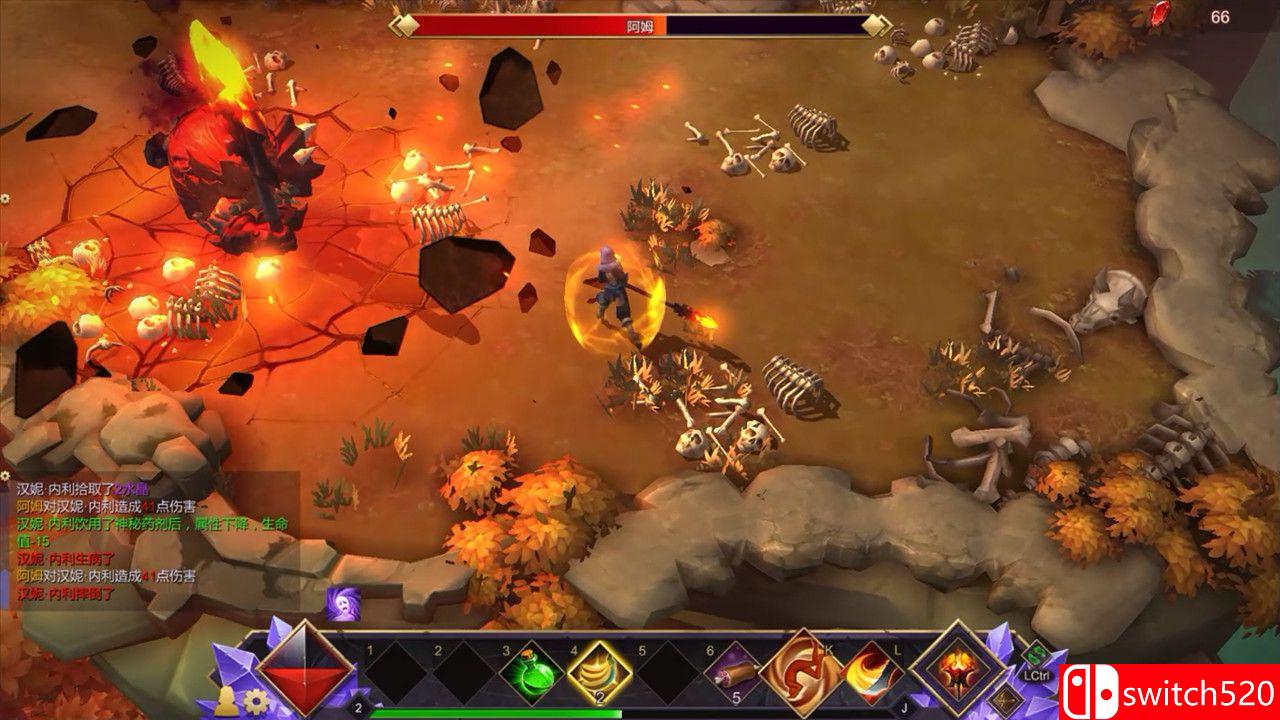Click the red crystal currency icon
This screenshot has height=720, width=1280.
pyautogui.click(x=1161, y=14)
